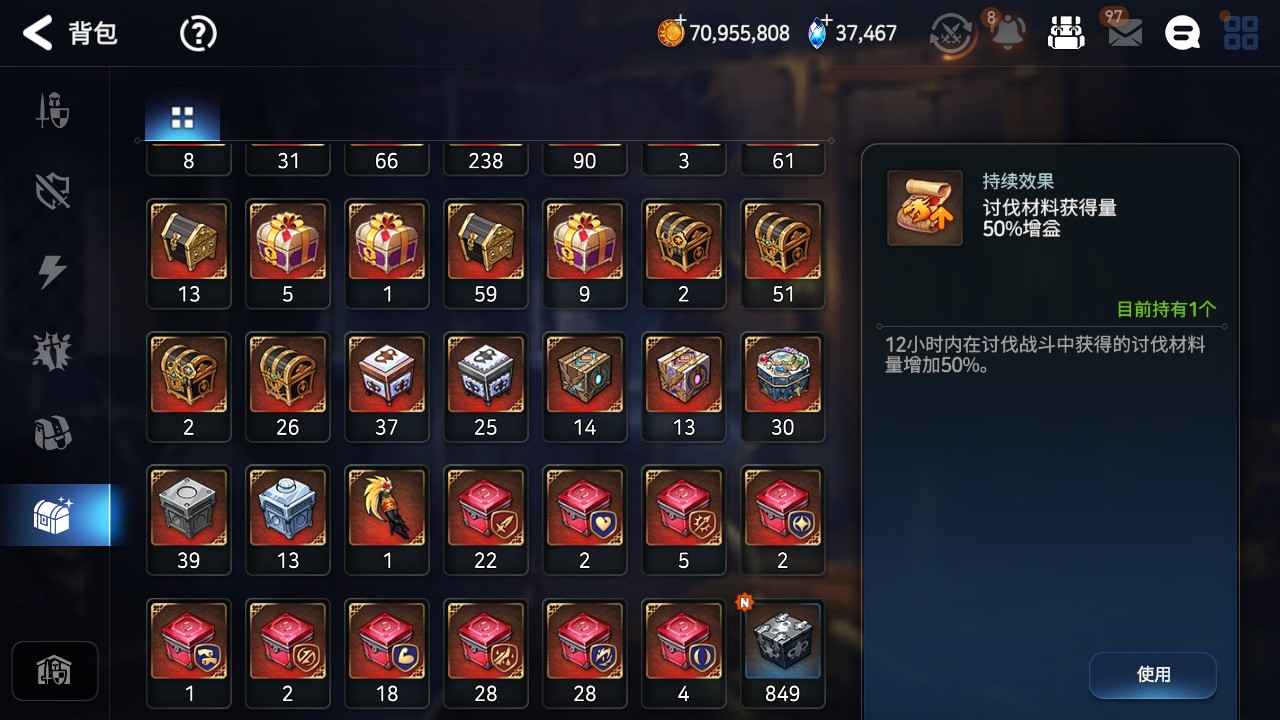Screen dimensions: 1280x720
Task: Open the warehouse building button
Action: click(x=54, y=671)
